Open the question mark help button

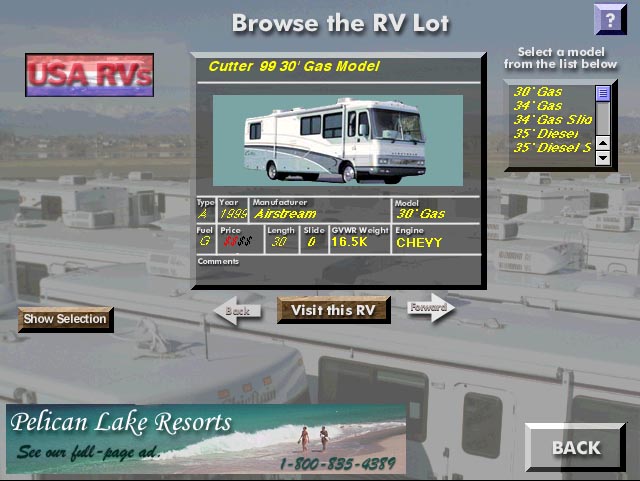608,18
